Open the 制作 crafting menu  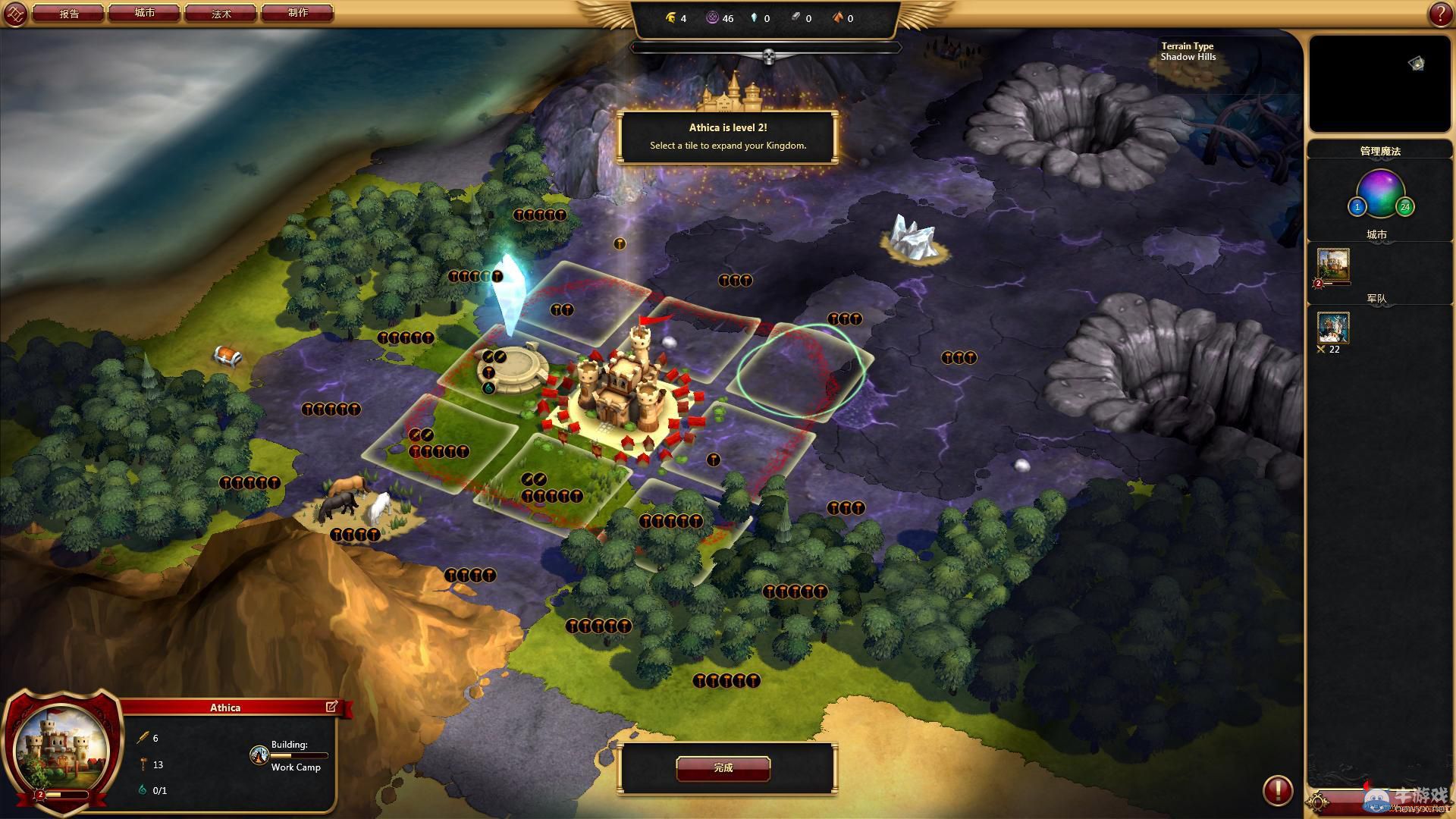coord(297,14)
